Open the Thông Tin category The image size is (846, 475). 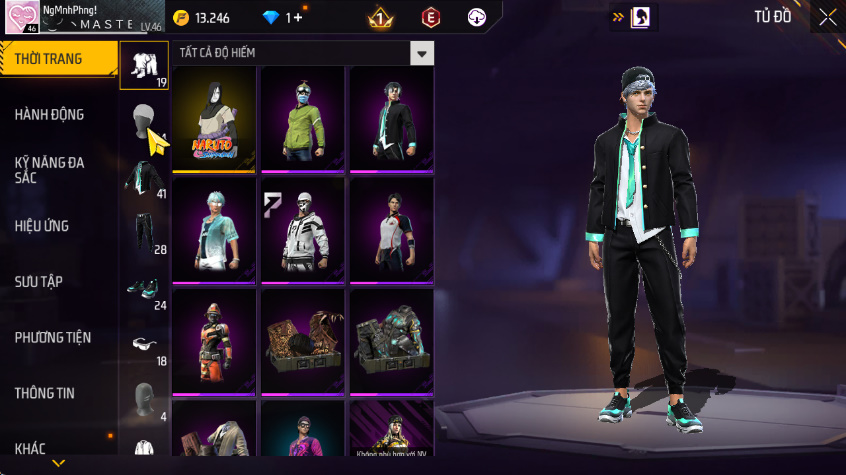45,394
